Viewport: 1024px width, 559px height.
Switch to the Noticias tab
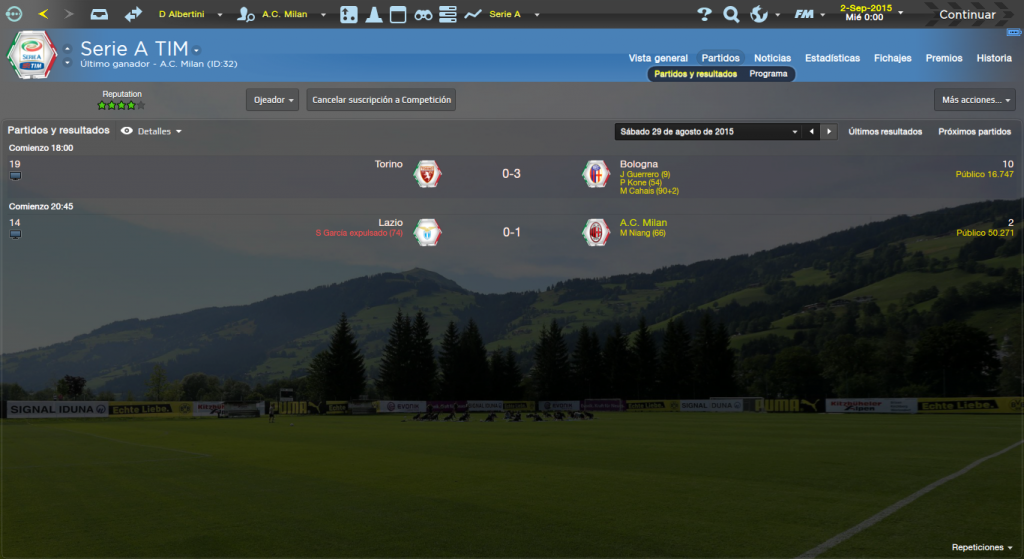click(772, 58)
